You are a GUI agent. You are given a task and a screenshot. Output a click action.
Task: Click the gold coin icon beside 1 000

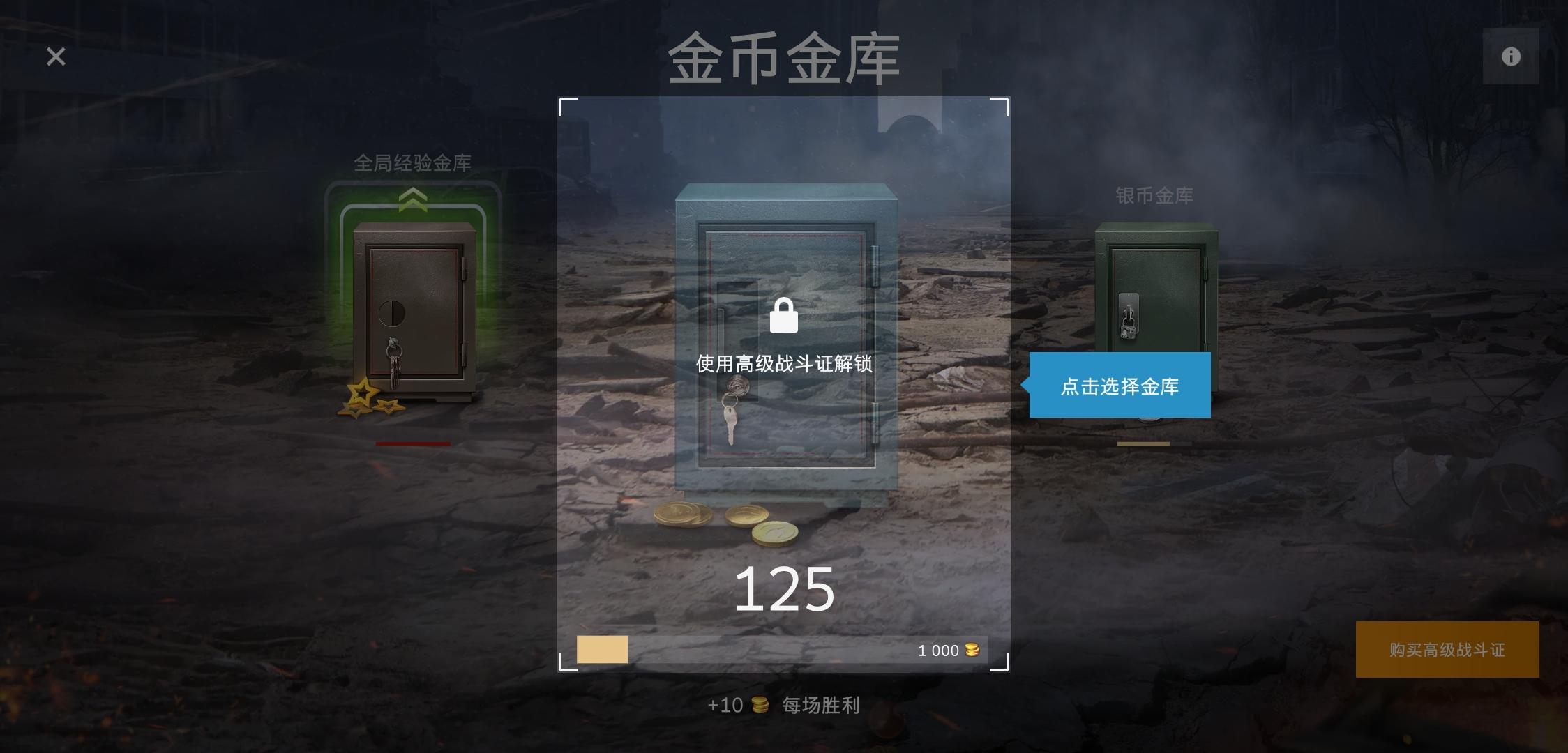[972, 649]
